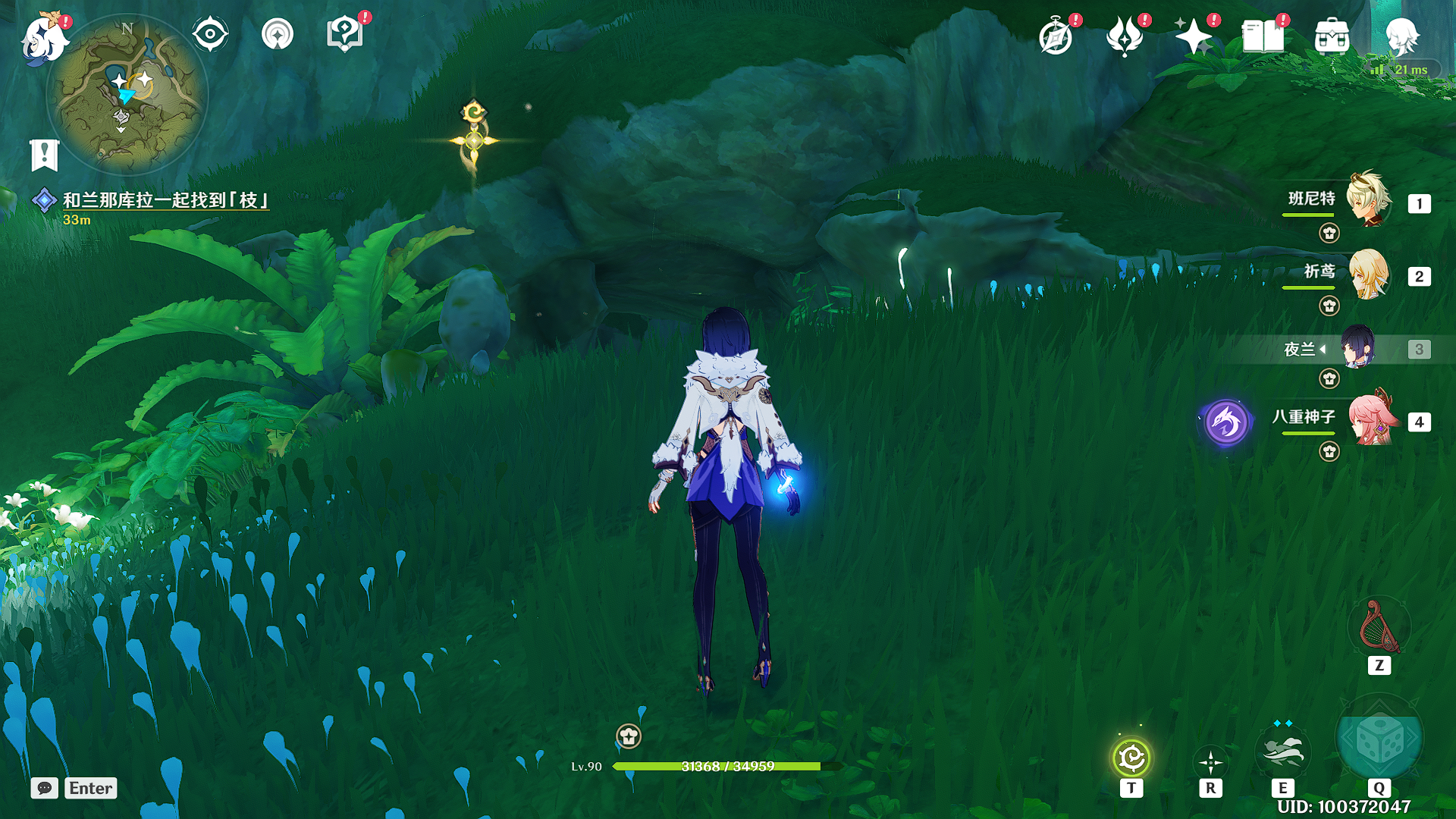Screen dimensions: 1456x819
Task: Open the circular minimap
Action: coord(127,95)
